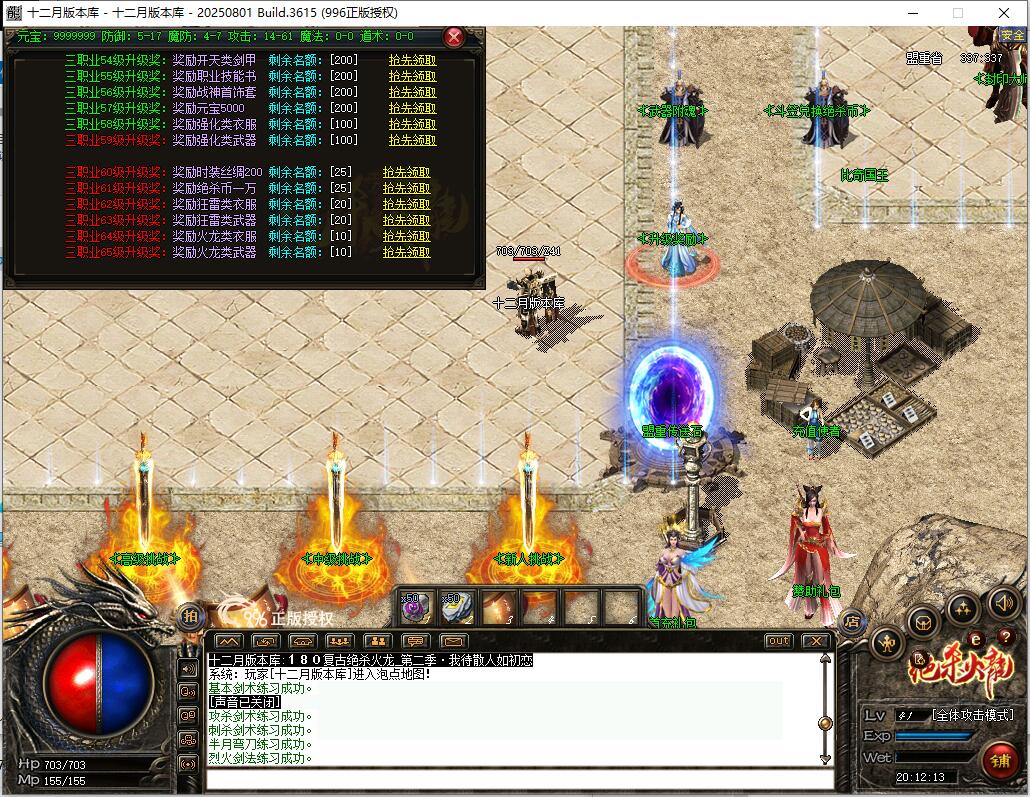The image size is (1030, 797).
Task: Open the 店 shop button
Action: [x=852, y=621]
